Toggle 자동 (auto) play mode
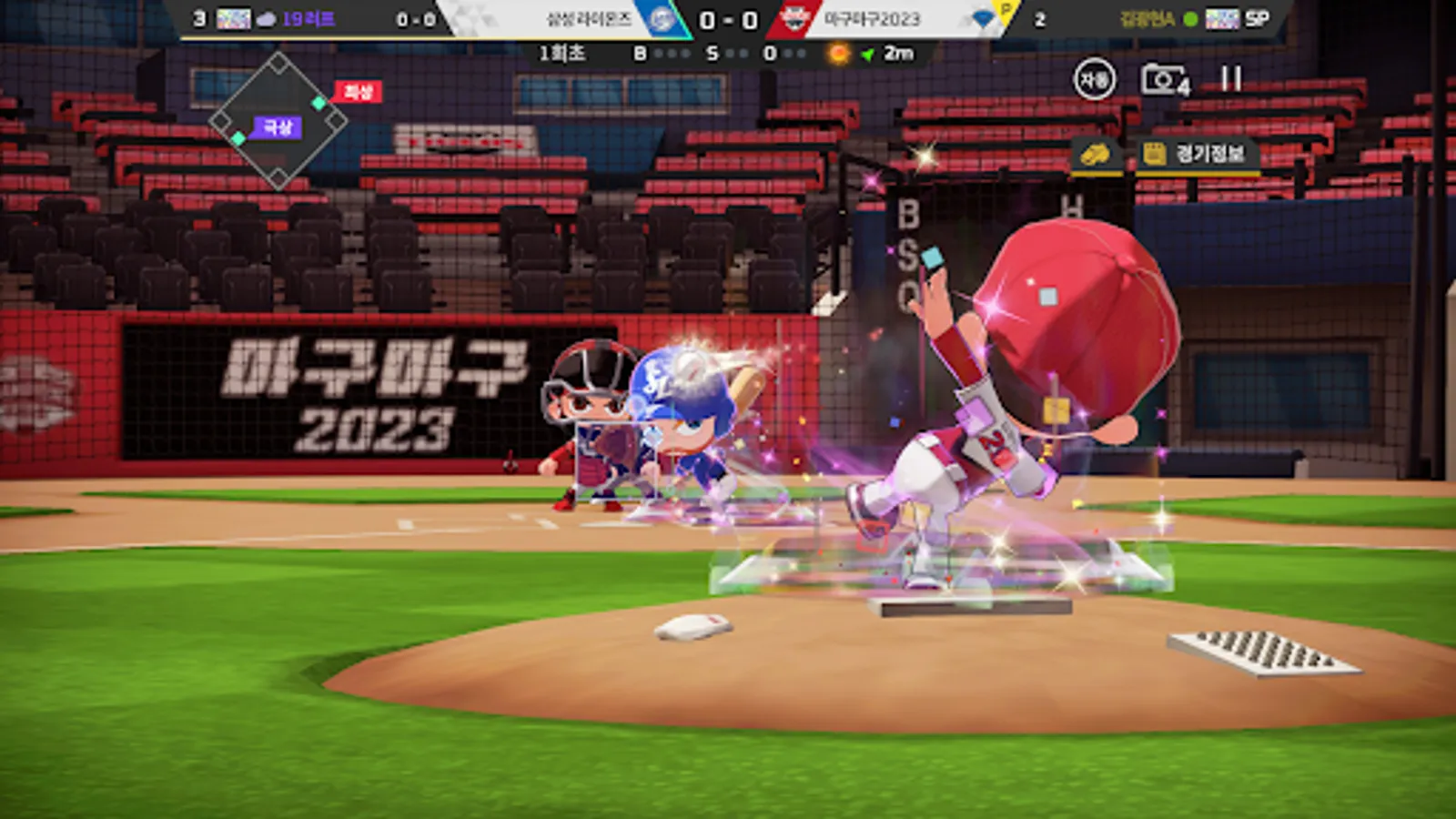 [x=1095, y=78]
